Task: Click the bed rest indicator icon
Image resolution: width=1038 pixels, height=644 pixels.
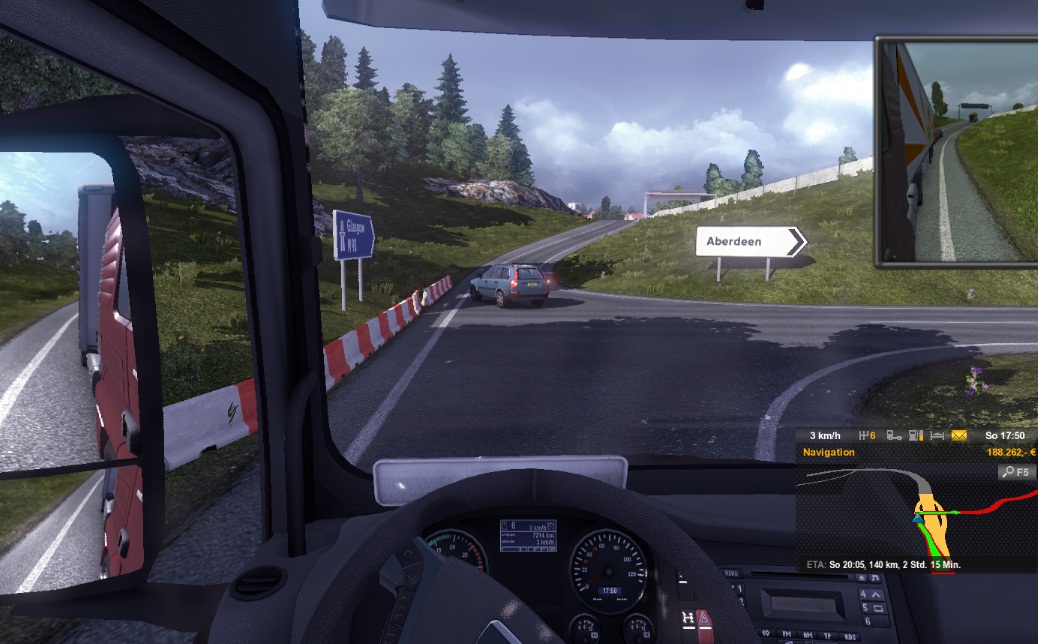Action: (937, 436)
